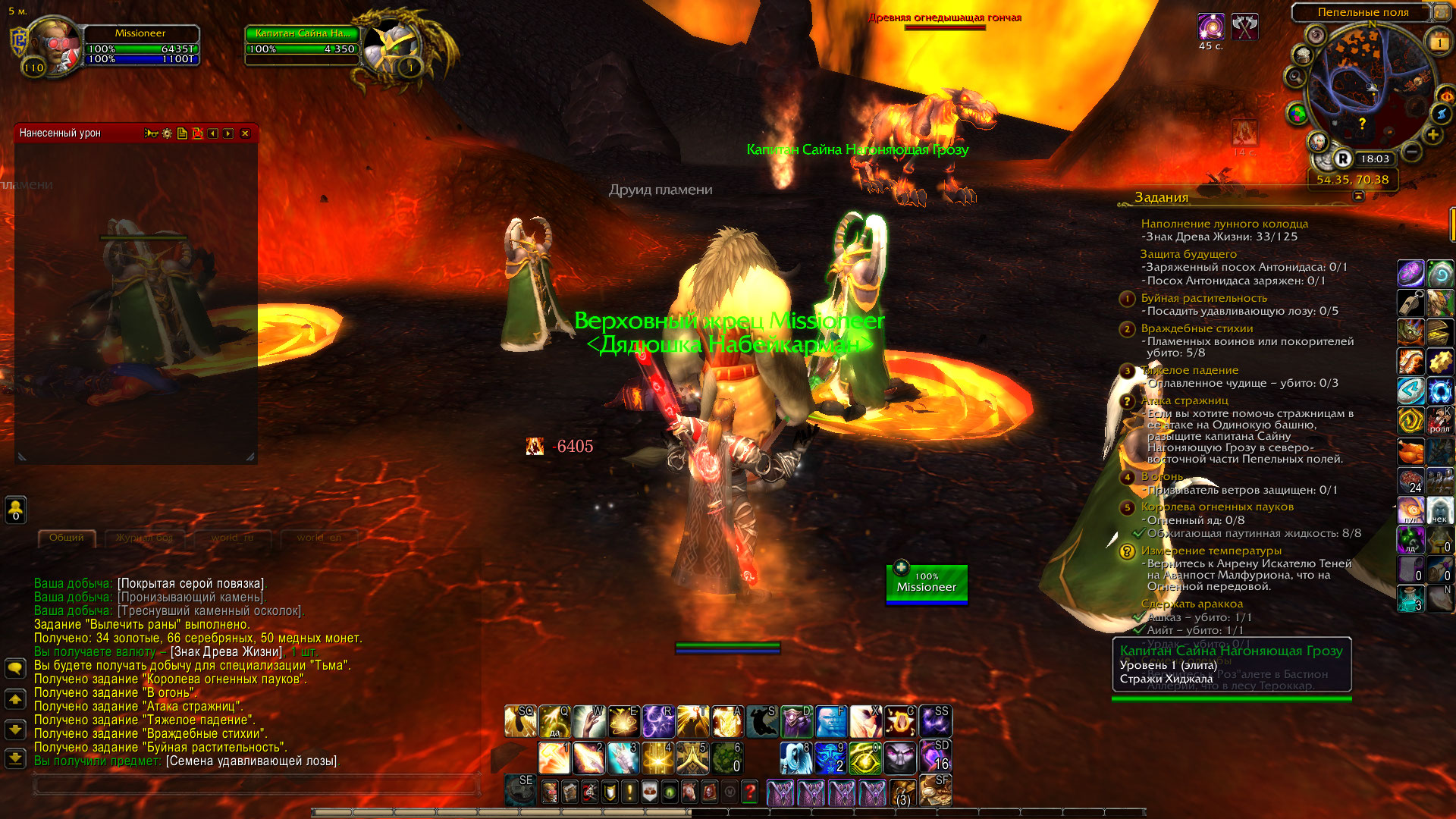Open damage meter settings gear
This screenshot has height=819, width=1456.
coord(167,133)
